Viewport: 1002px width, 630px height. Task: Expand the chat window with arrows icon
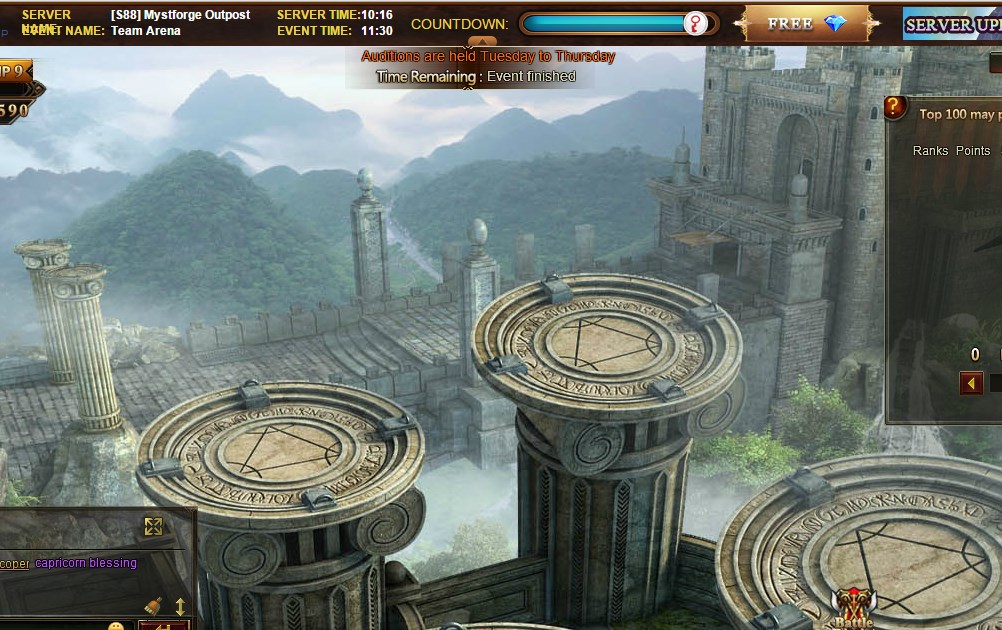tap(153, 526)
